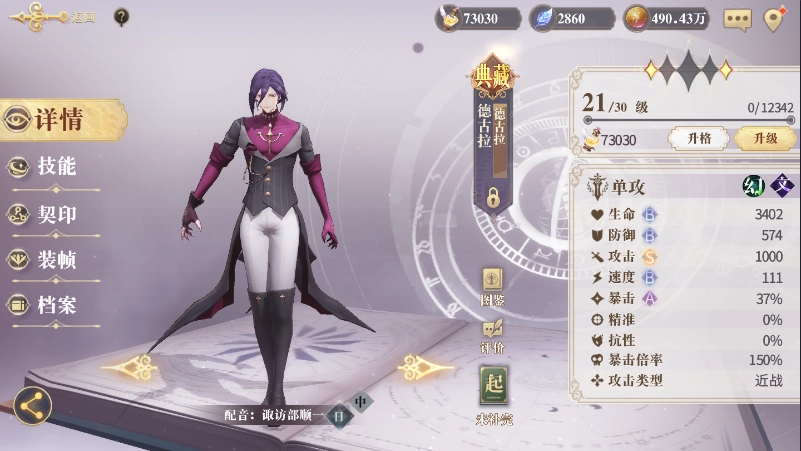Switch voice language to 中
Screen dimensions: 801x451
point(361,401)
